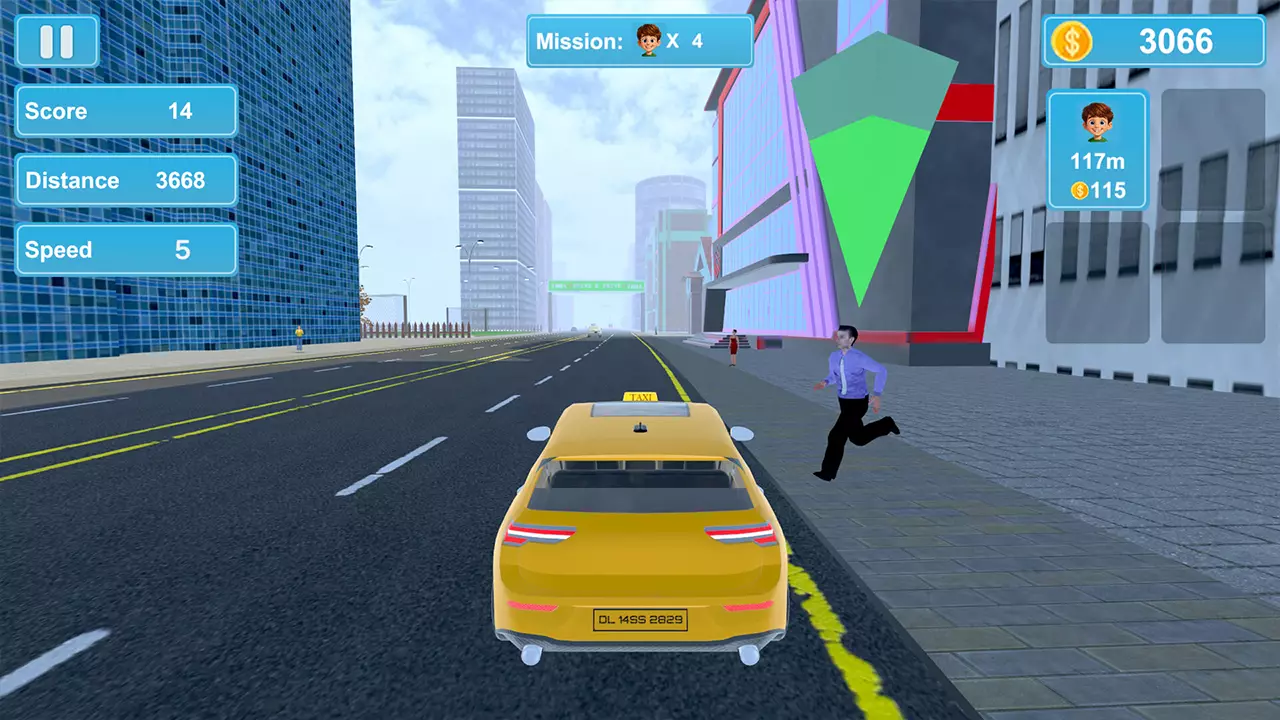
Task: Select the Score panel
Action: click(126, 111)
